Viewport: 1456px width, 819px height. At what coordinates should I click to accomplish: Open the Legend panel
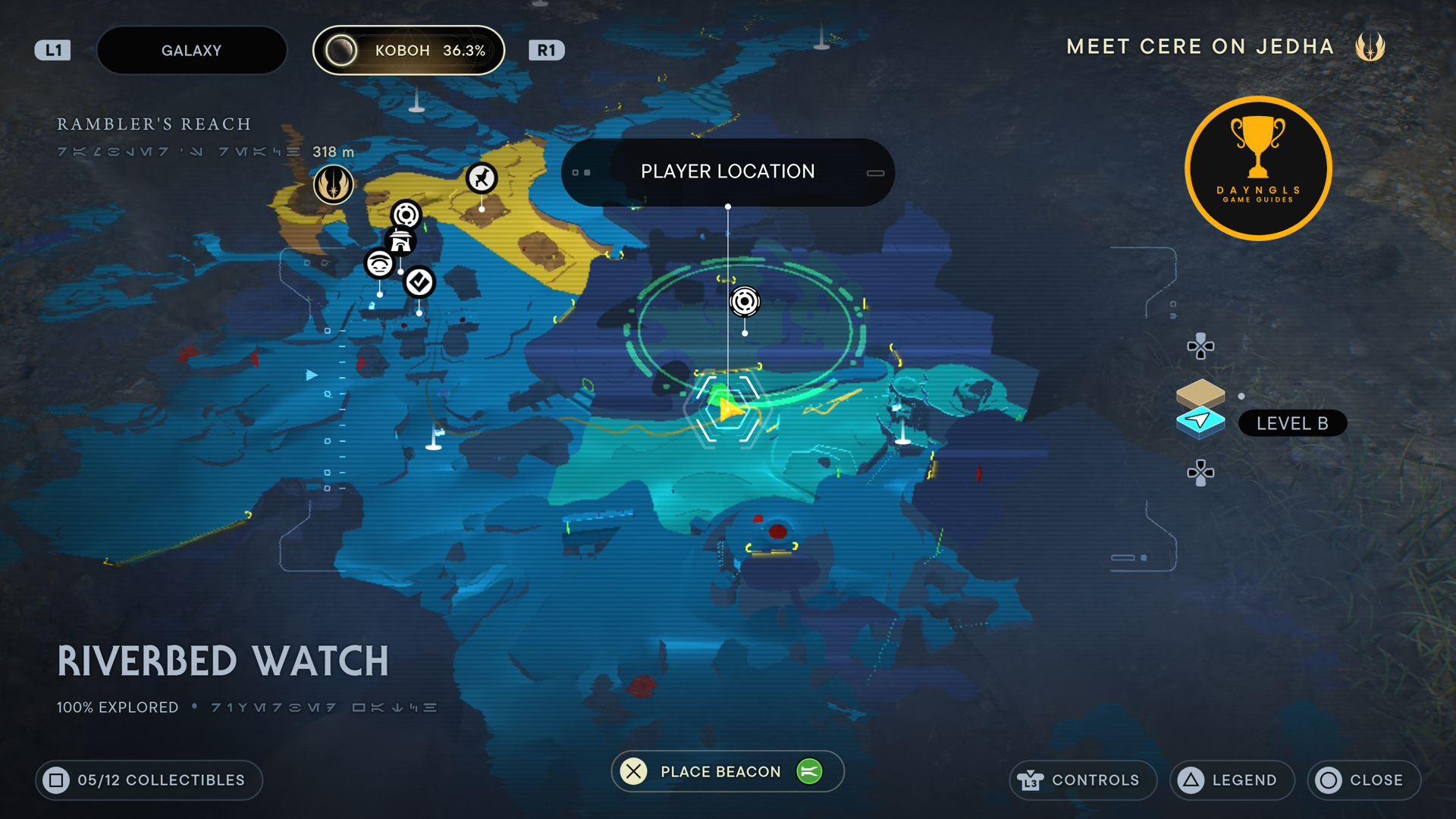1232,780
